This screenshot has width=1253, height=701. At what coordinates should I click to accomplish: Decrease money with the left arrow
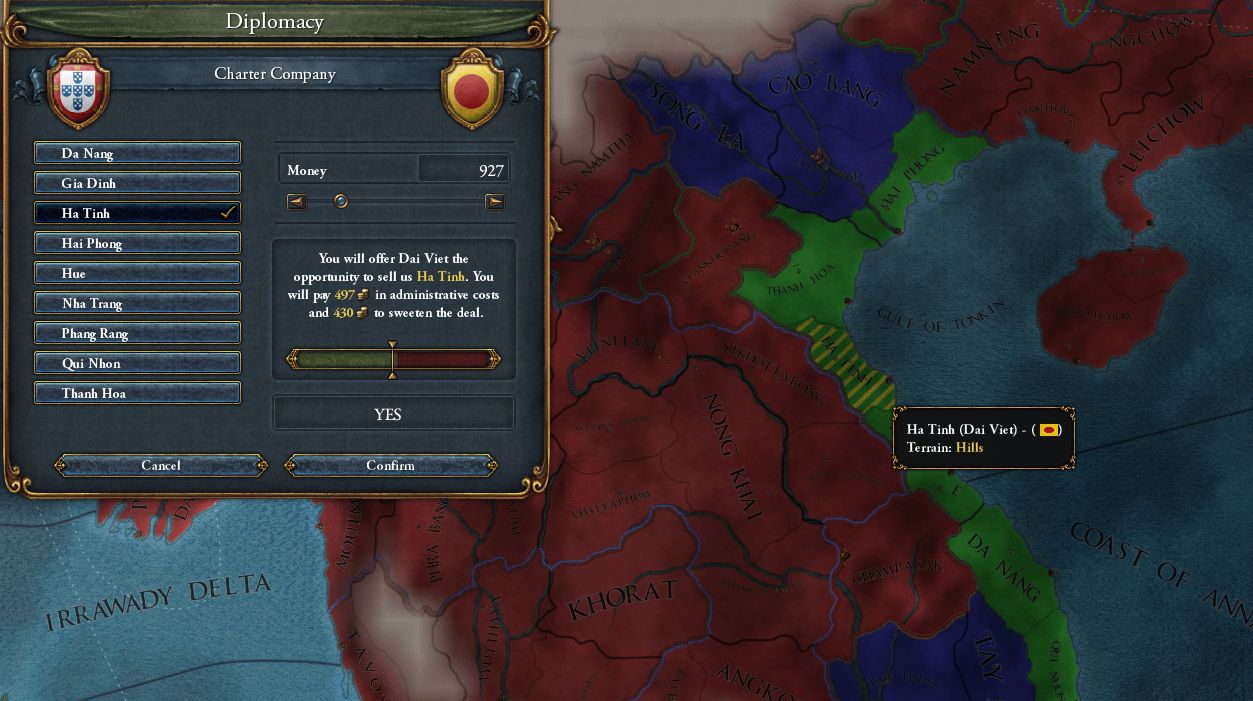tap(296, 202)
